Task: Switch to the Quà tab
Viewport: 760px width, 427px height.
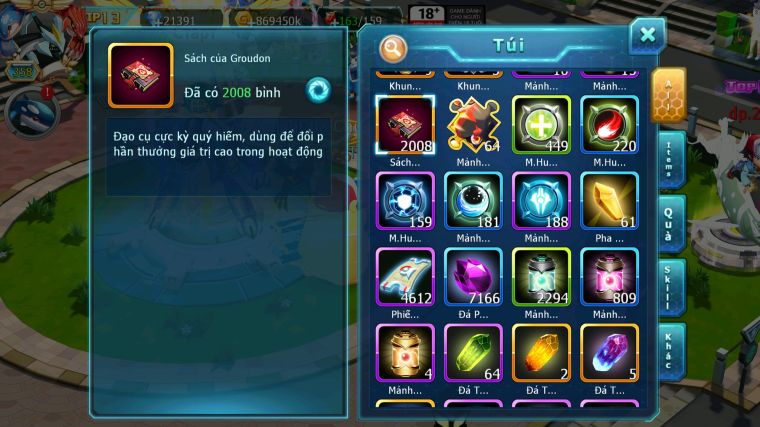Action: [669, 223]
